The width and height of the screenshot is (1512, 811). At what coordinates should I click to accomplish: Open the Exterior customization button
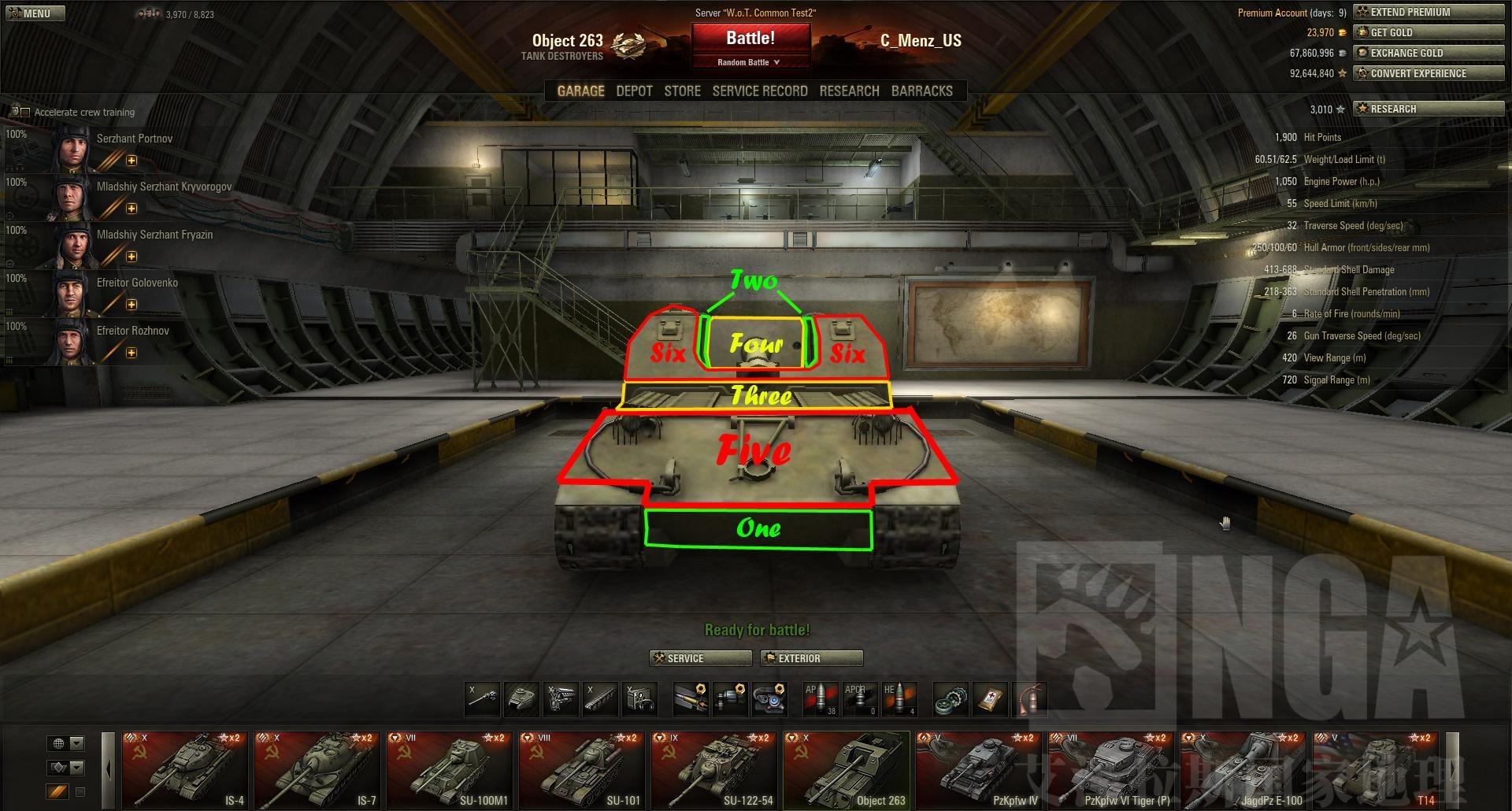point(811,658)
